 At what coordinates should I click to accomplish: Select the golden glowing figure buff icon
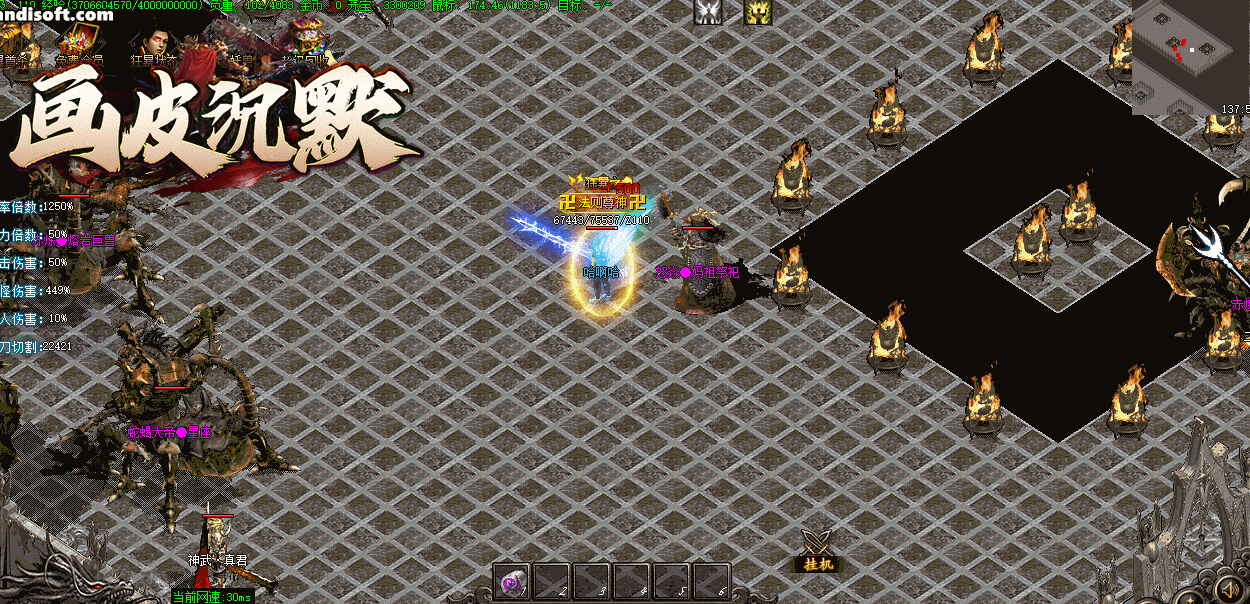pos(757,12)
